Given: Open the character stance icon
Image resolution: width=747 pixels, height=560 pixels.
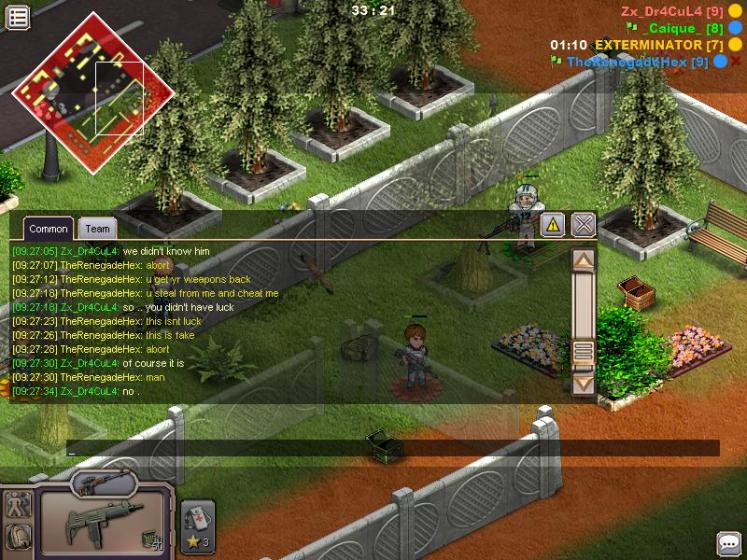Looking at the screenshot, I should tap(16, 505).
